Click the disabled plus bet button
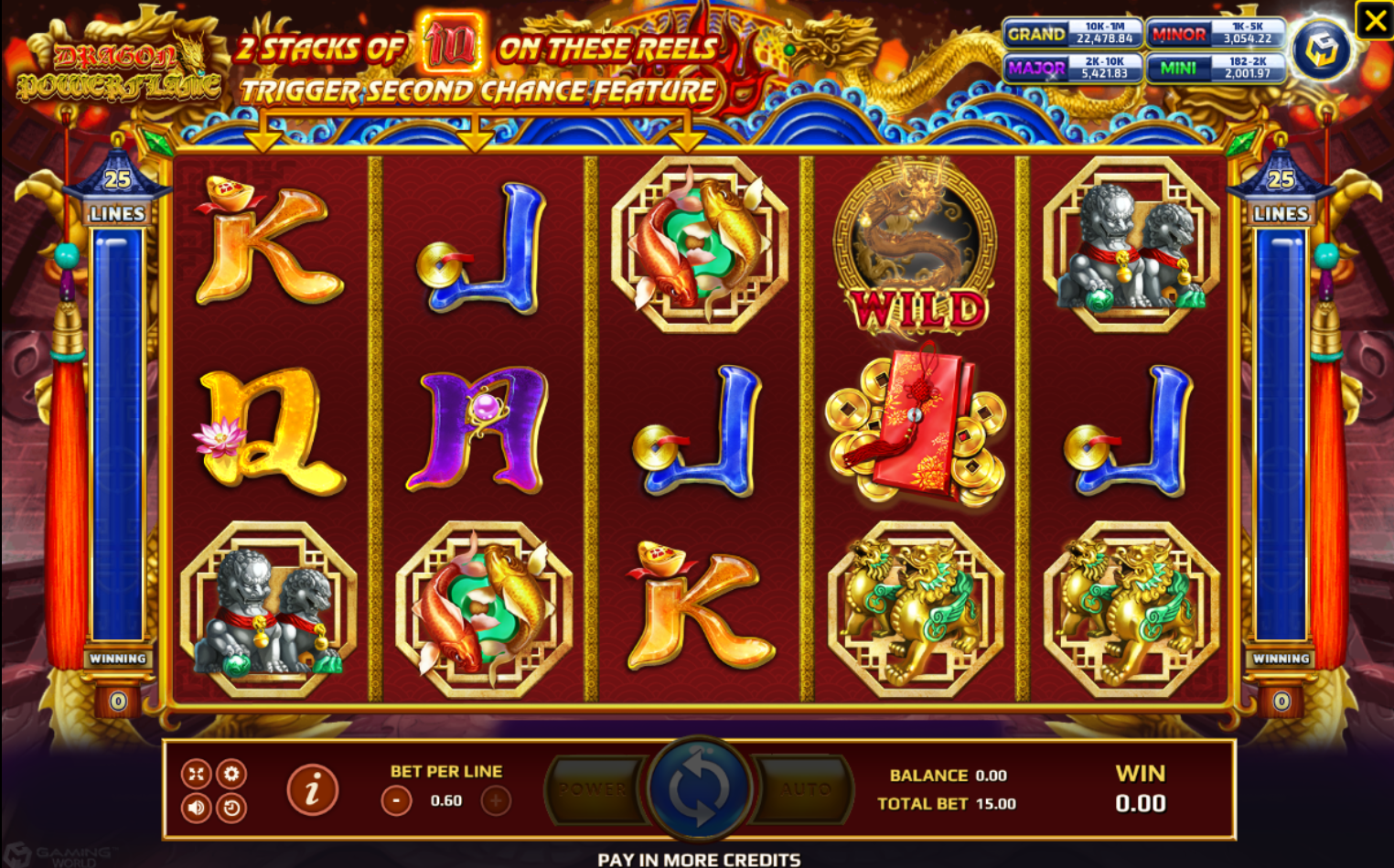The image size is (1394, 868). pyautogui.click(x=494, y=798)
